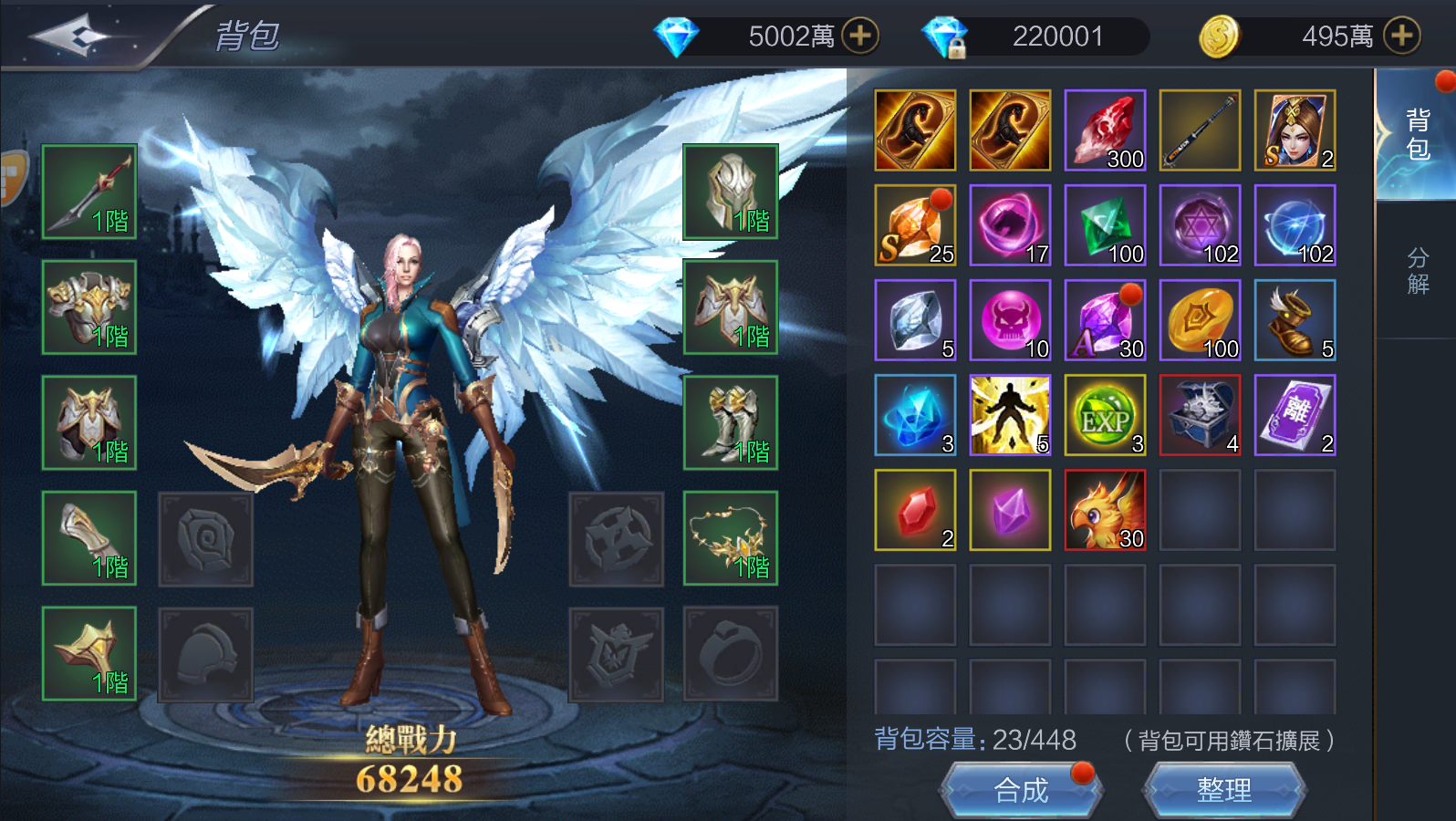Select the equipped helmet slot
The width and height of the screenshot is (1456, 821).
click(731, 192)
